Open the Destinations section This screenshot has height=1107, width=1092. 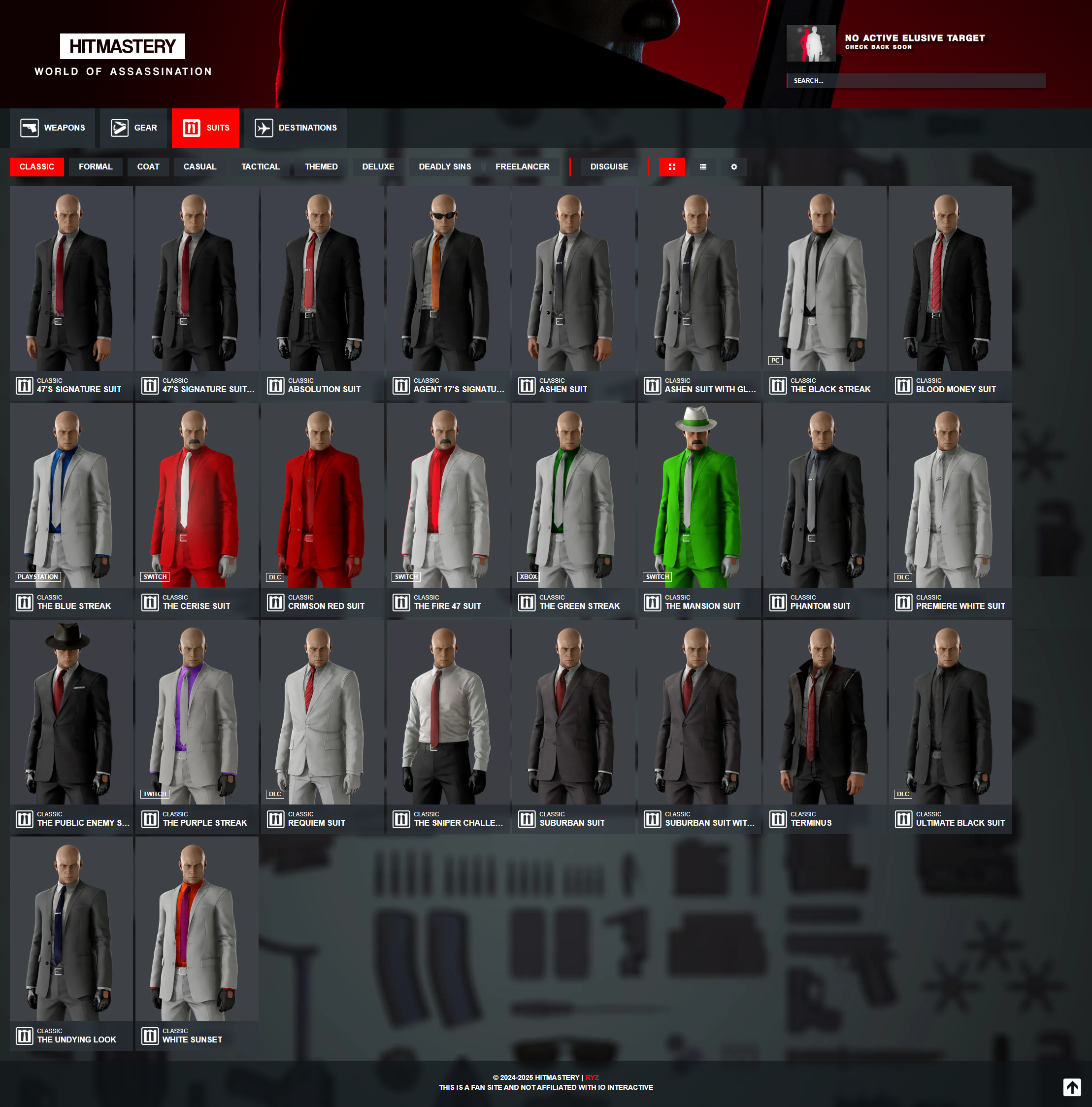[x=296, y=128]
